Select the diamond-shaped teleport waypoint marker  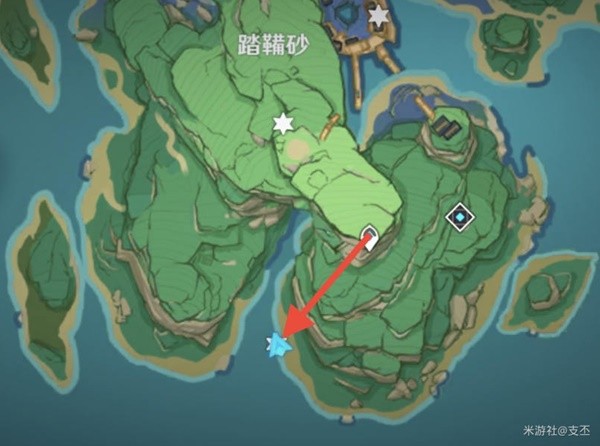click(459, 216)
